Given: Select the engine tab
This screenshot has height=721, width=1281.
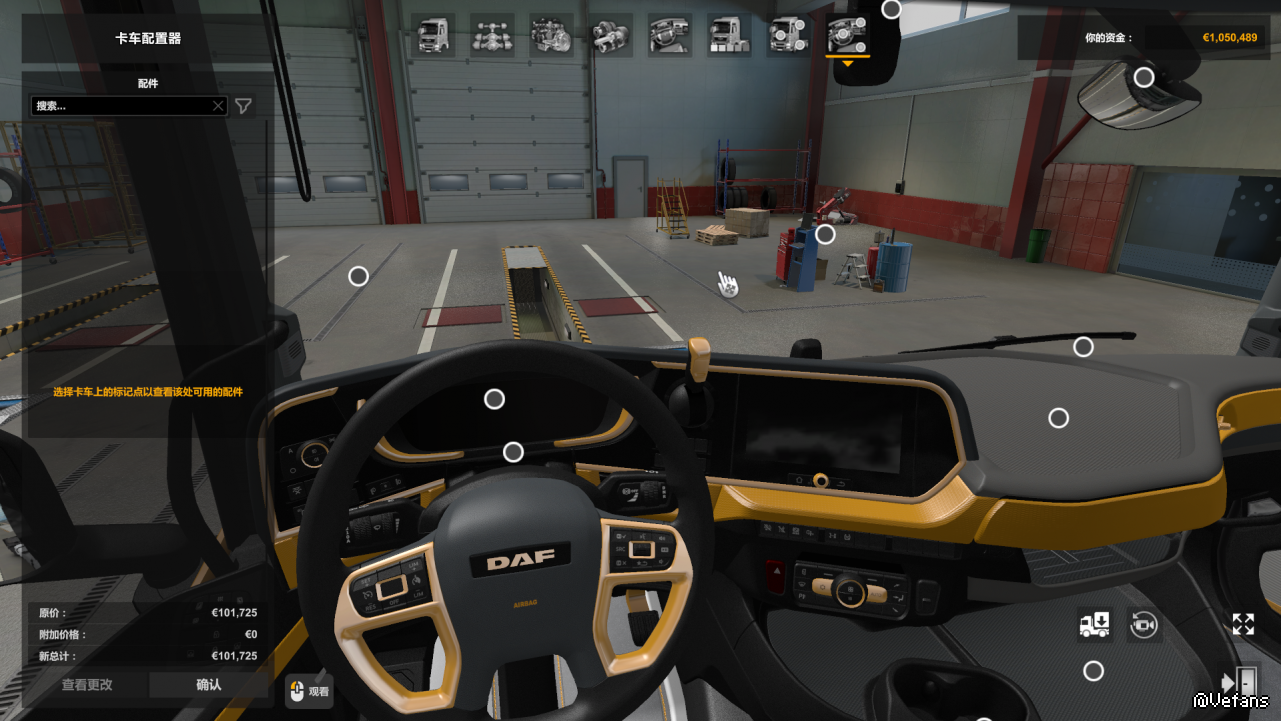Looking at the screenshot, I should coord(551,35).
